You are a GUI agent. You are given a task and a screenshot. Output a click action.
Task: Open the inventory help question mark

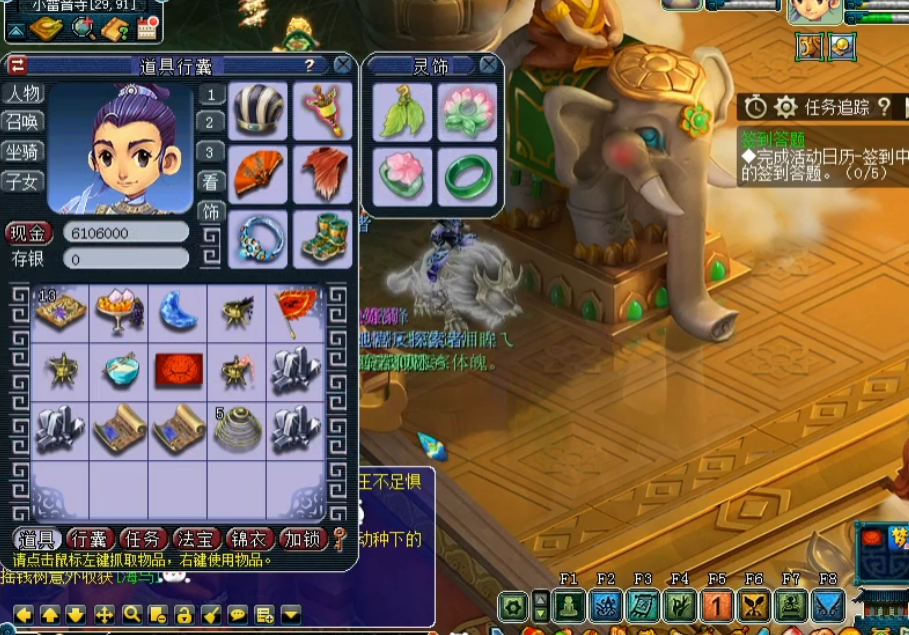click(x=310, y=66)
